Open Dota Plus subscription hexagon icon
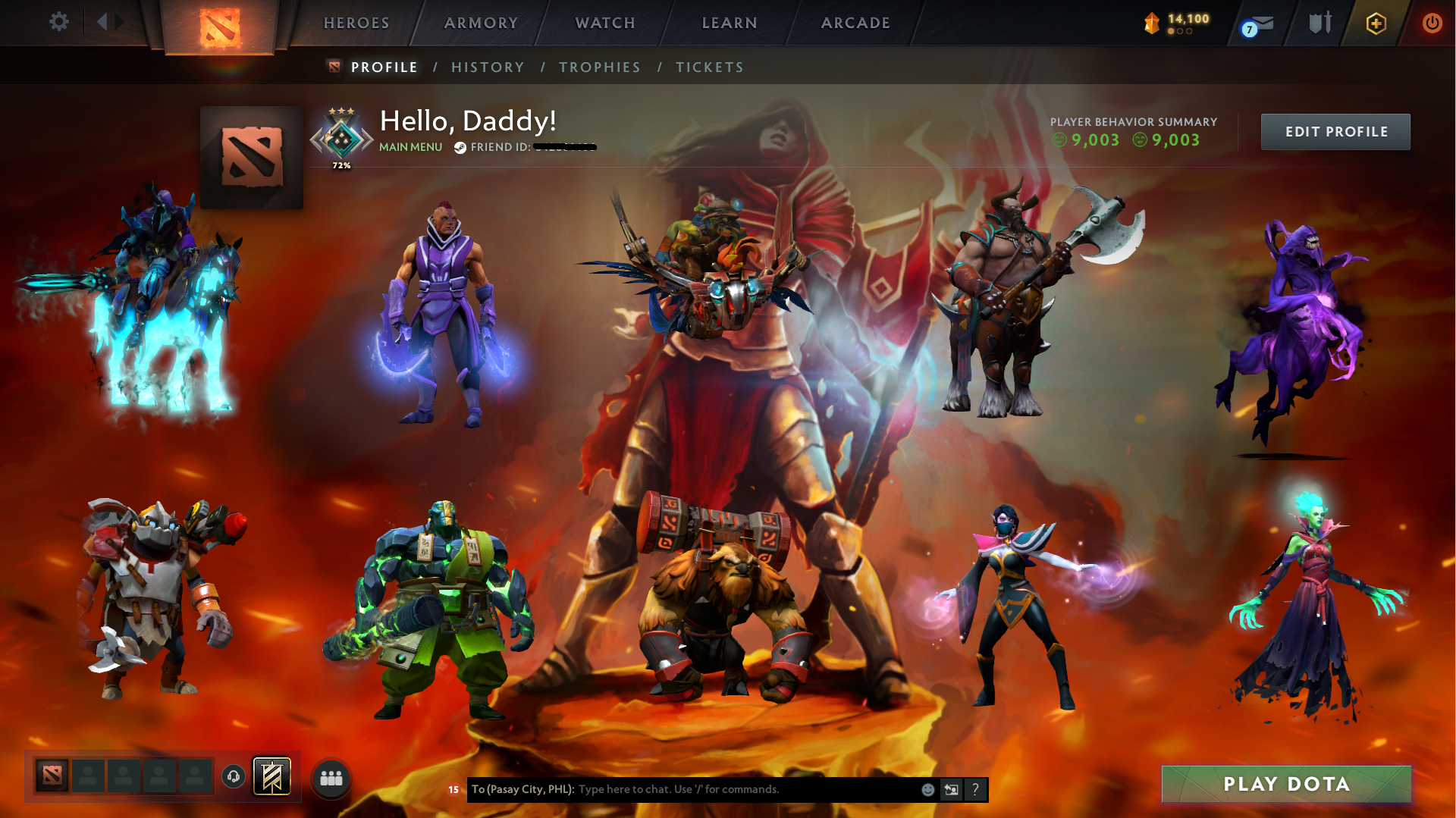Image resolution: width=1456 pixels, height=818 pixels. click(x=1375, y=23)
